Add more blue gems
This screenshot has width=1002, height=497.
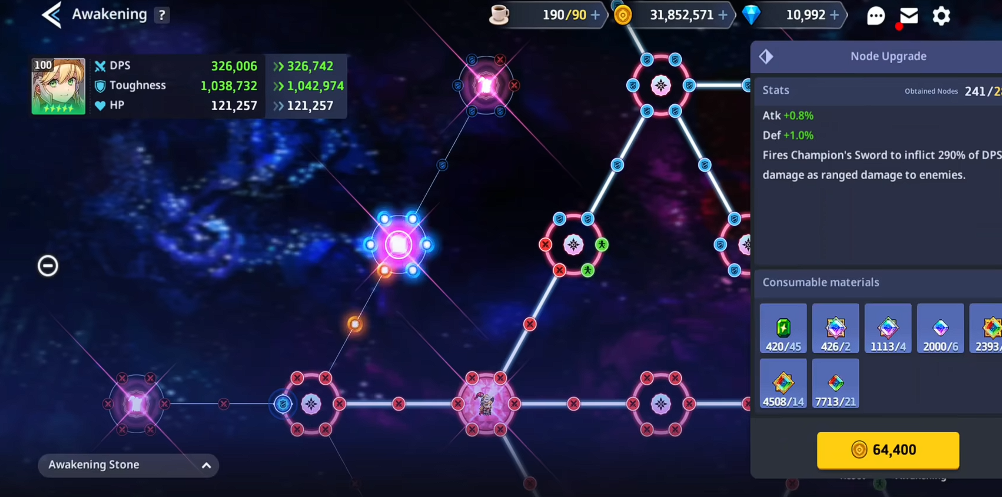click(x=835, y=15)
